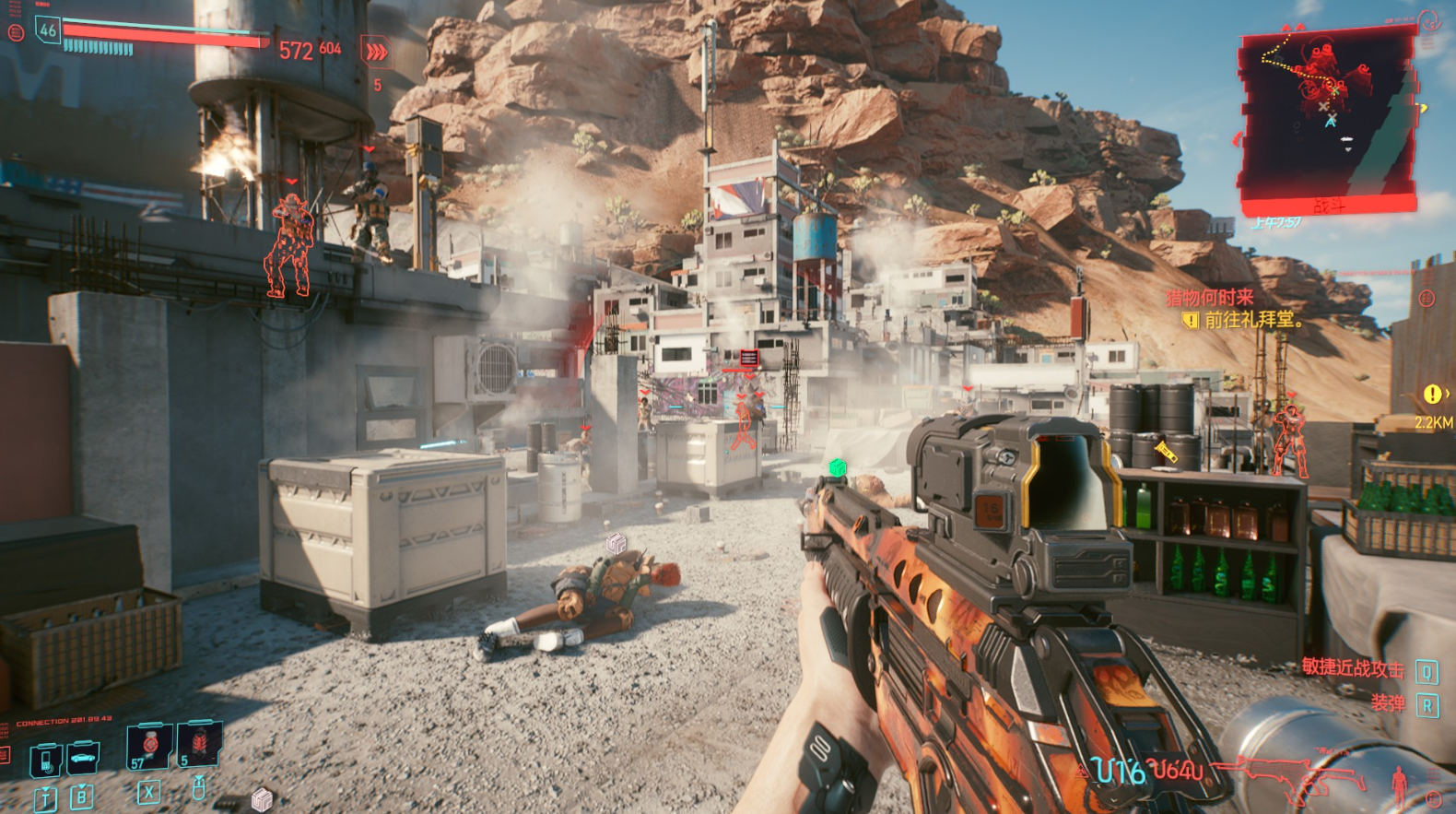Use the healing inhaler consumable slot
1456x814 pixels.
click(149, 745)
